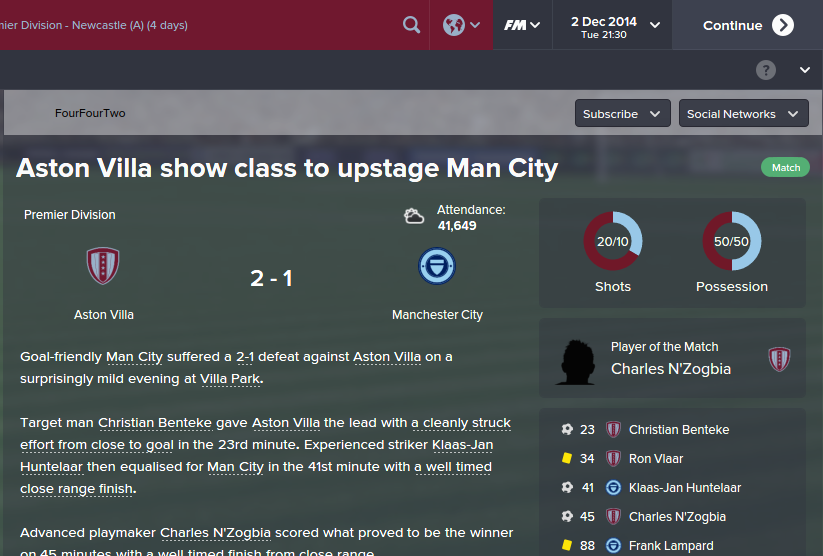Open the FM main menu
The image size is (823, 556).
pyautogui.click(x=522, y=25)
